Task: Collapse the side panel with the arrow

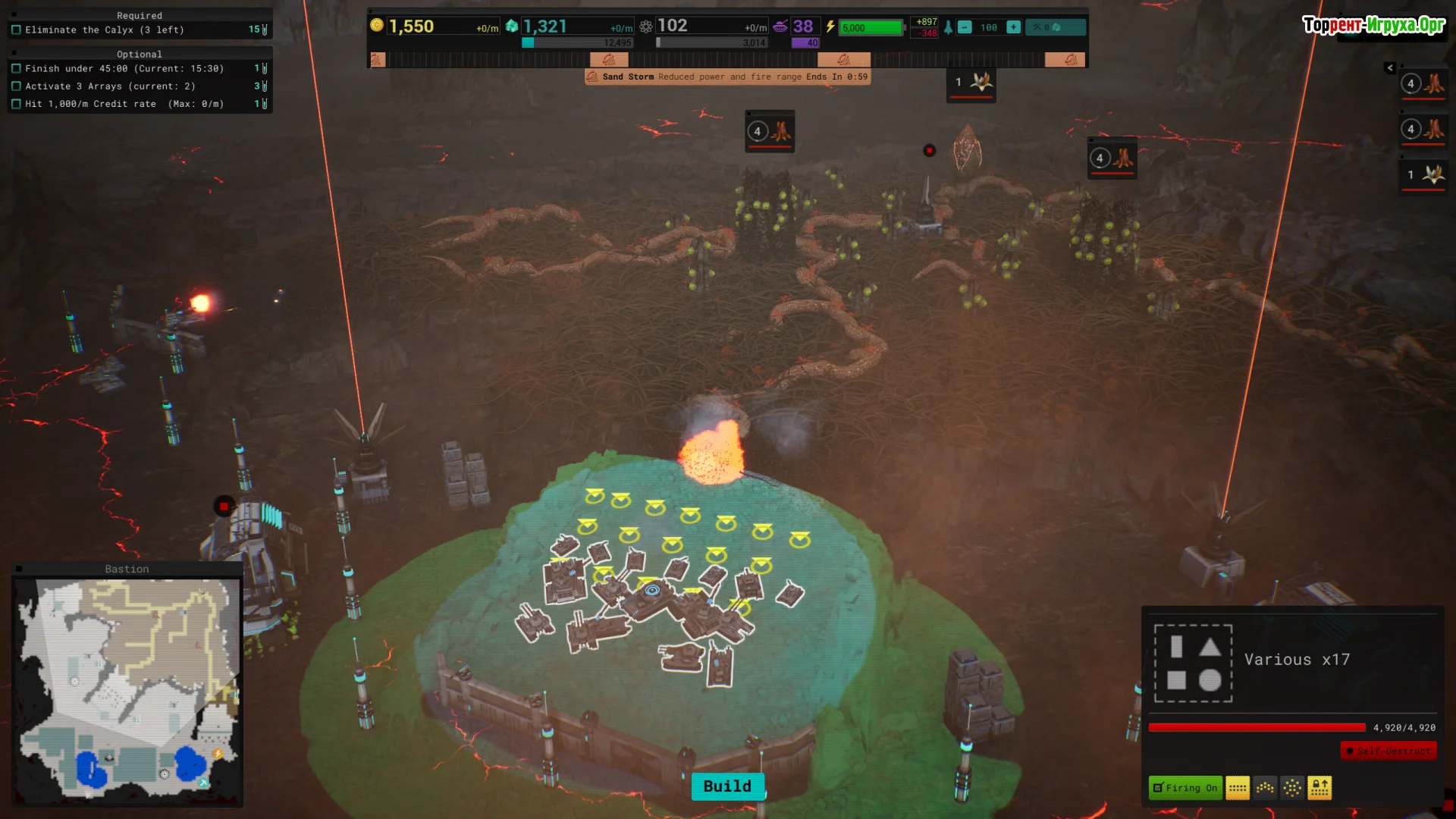Action: pos(1390,68)
